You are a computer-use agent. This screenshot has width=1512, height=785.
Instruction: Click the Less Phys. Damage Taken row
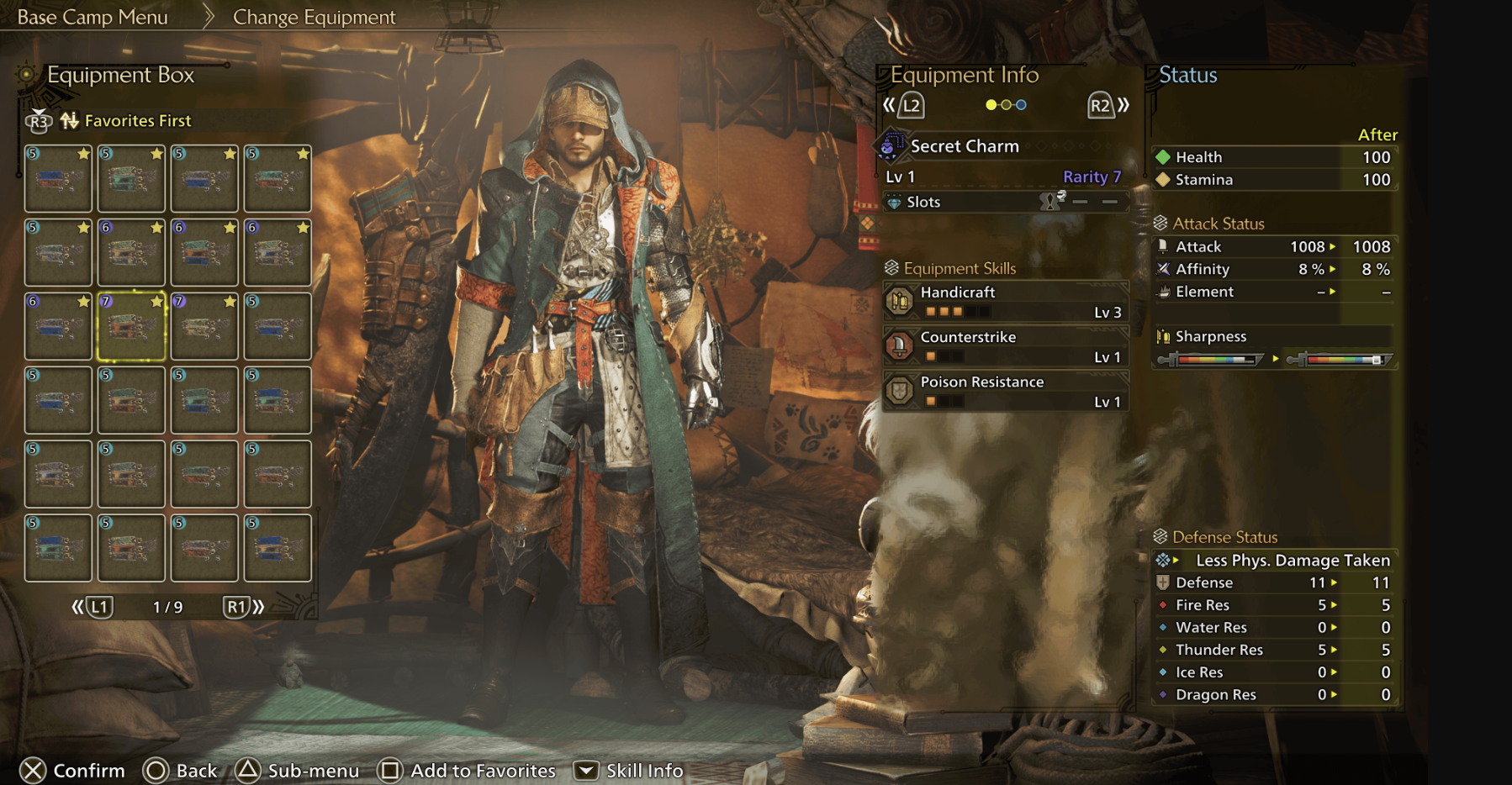click(x=1275, y=560)
